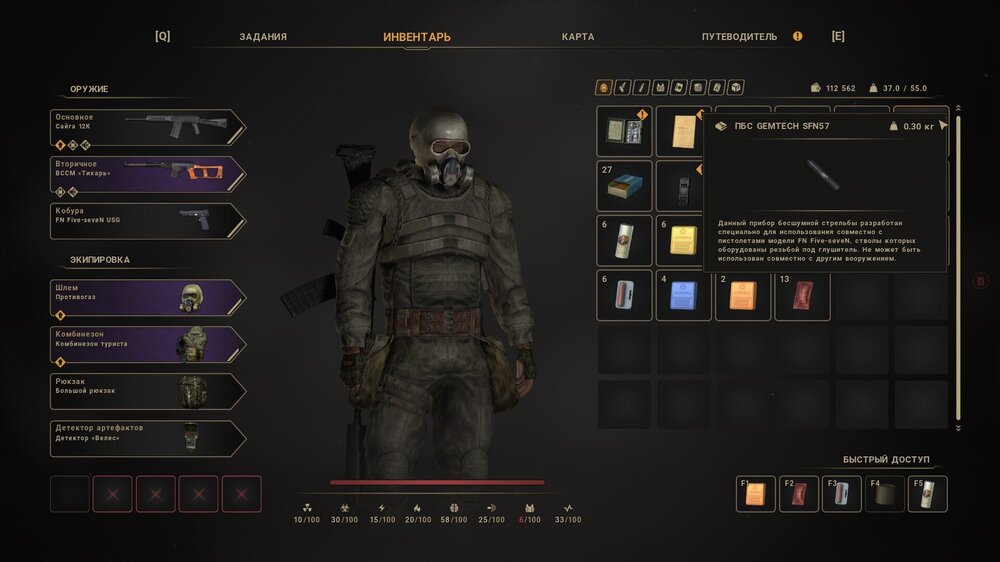Click the Комбинезон туриста suit slot
This screenshot has width=1000, height=562.
[146, 344]
